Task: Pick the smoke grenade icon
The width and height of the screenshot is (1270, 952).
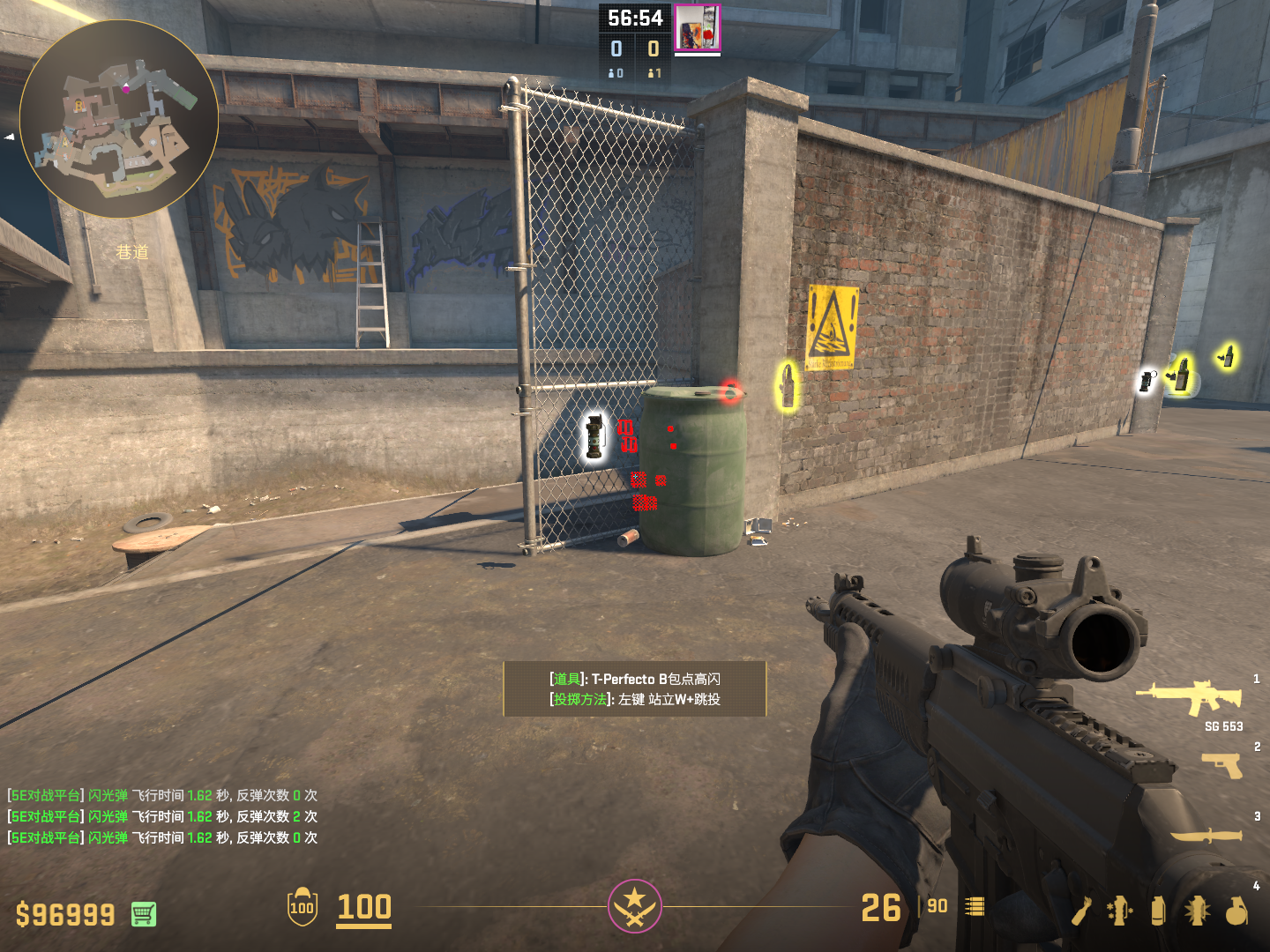Action: [1158, 911]
